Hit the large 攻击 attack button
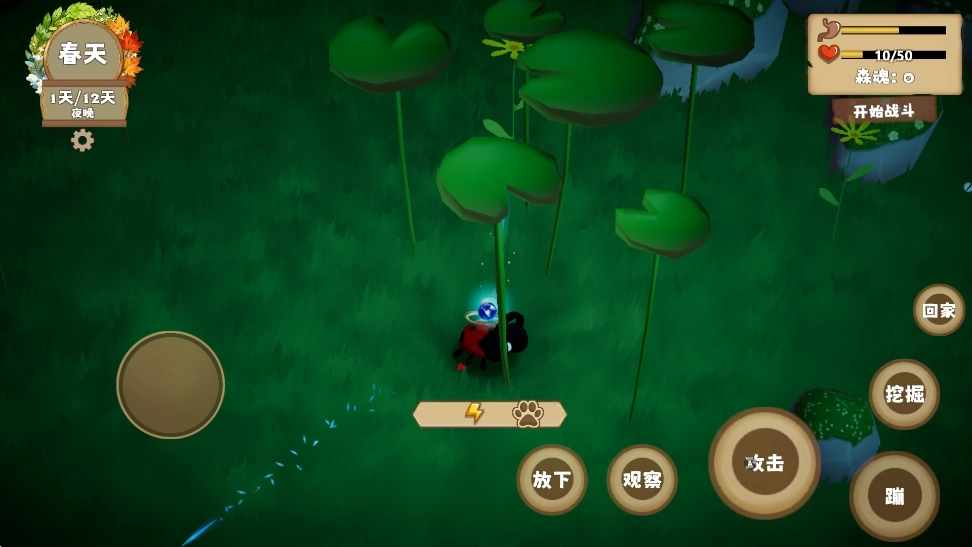This screenshot has width=972, height=547. coord(764,462)
